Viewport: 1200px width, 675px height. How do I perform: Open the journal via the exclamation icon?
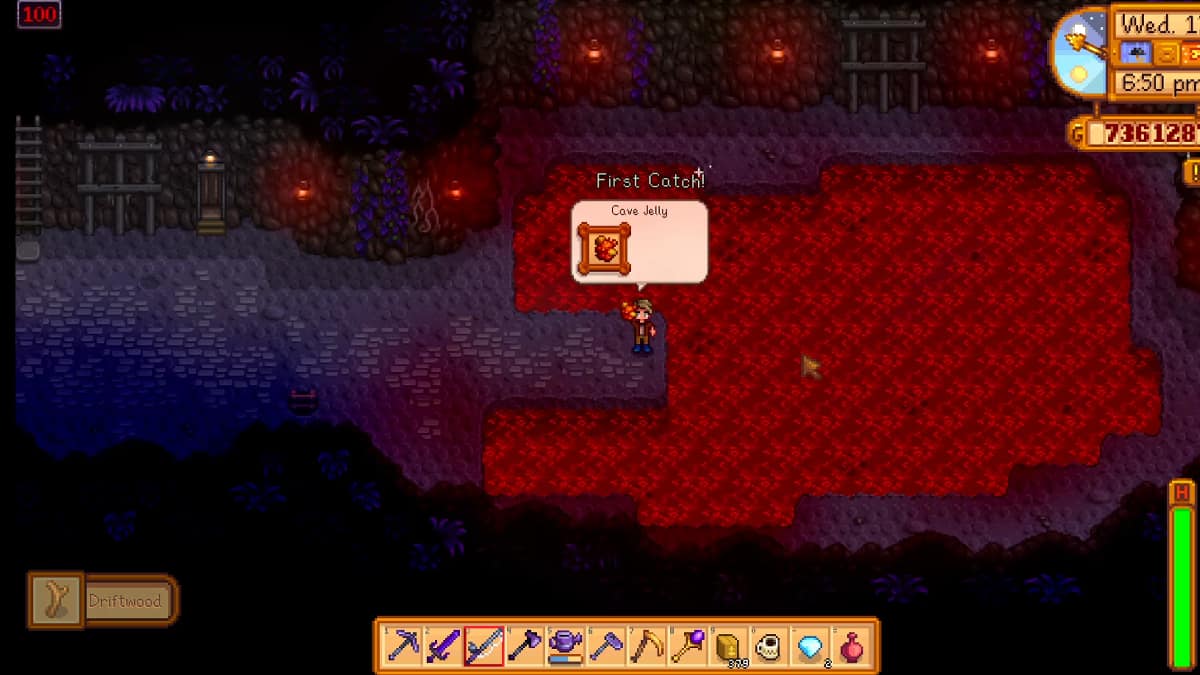(1191, 171)
